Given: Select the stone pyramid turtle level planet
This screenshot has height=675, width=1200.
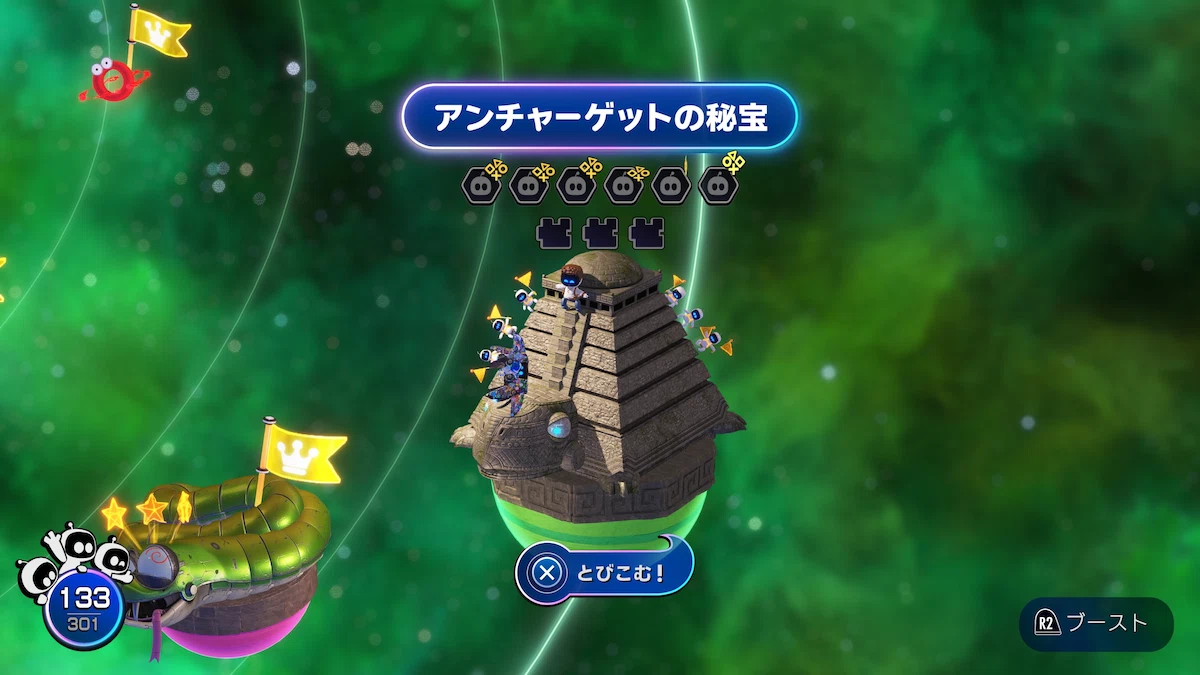Looking at the screenshot, I should tap(600, 390).
